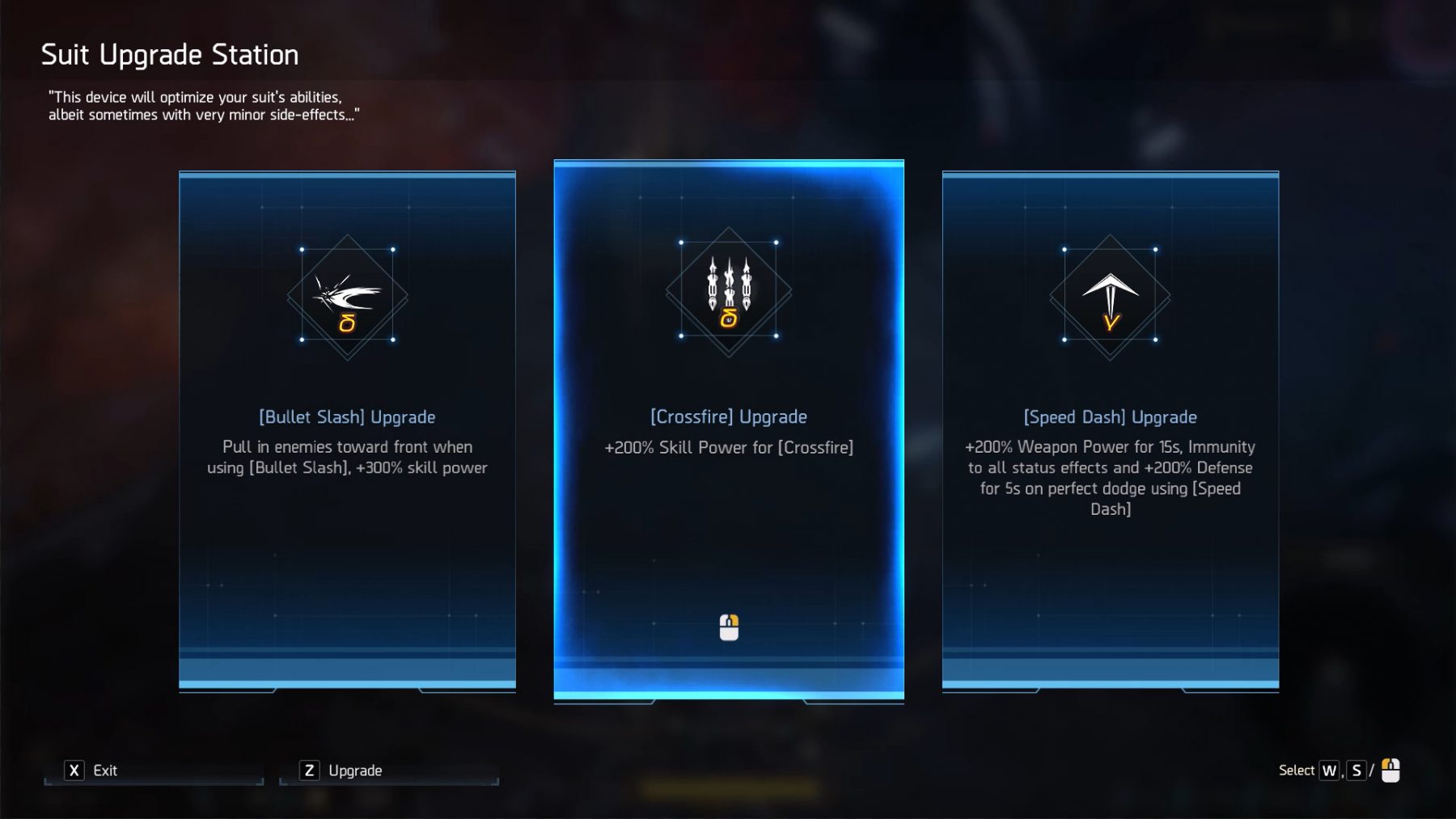Click the S key hint near Select label
Viewport: 1456px width, 819px height.
1357,770
